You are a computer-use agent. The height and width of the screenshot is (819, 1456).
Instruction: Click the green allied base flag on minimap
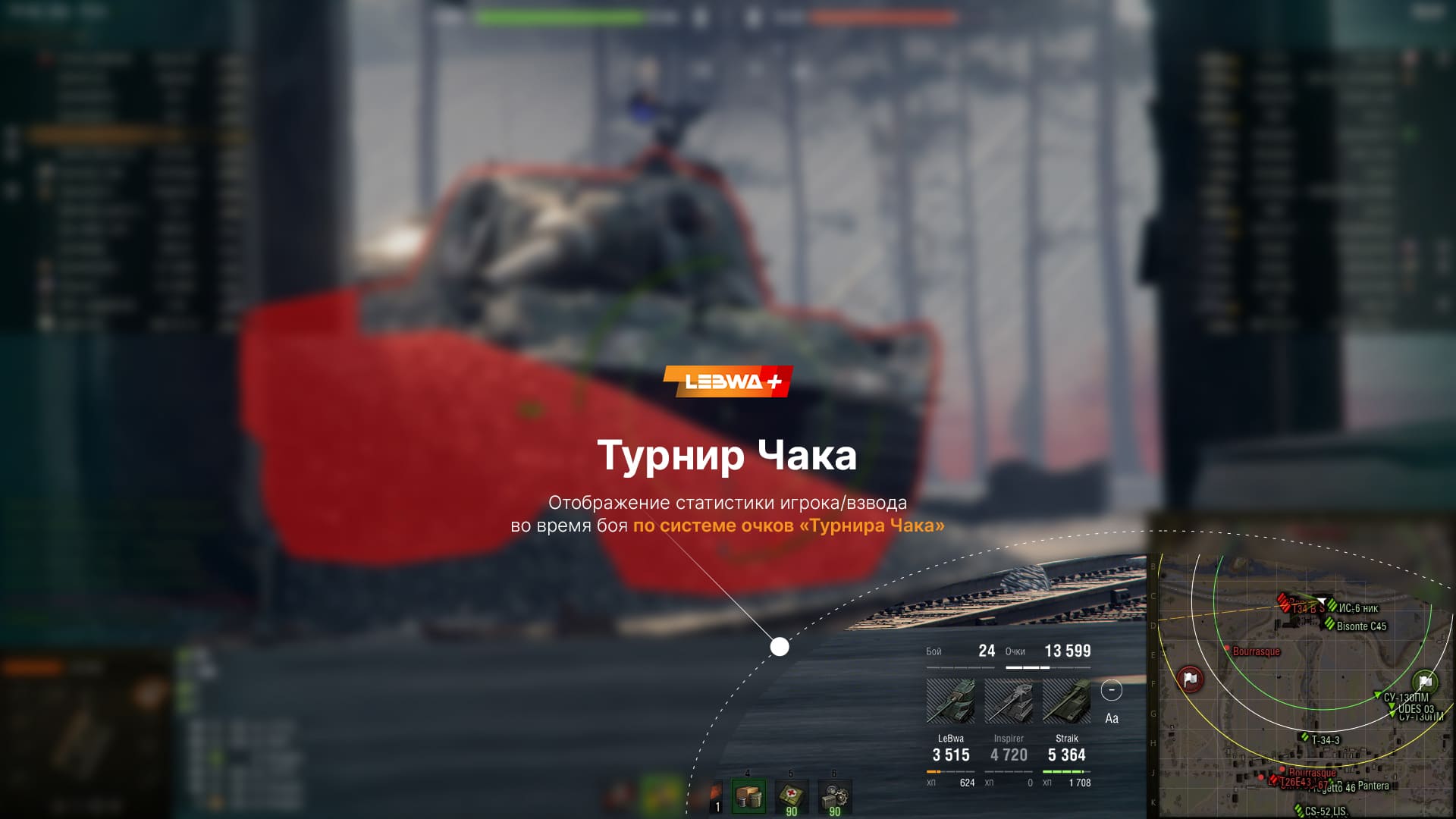[x=1425, y=681]
